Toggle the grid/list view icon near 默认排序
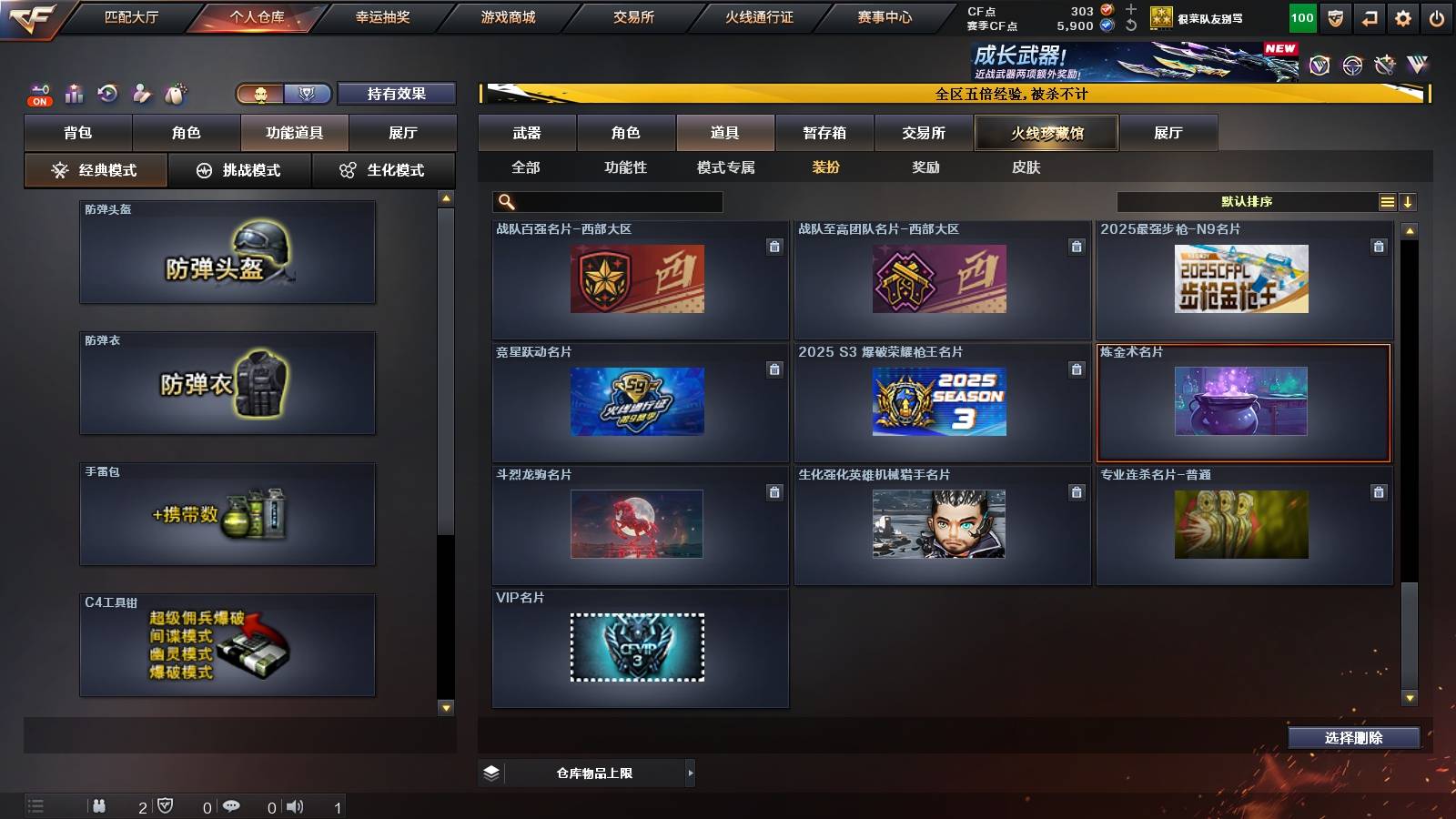The image size is (1456, 819). [x=1385, y=201]
